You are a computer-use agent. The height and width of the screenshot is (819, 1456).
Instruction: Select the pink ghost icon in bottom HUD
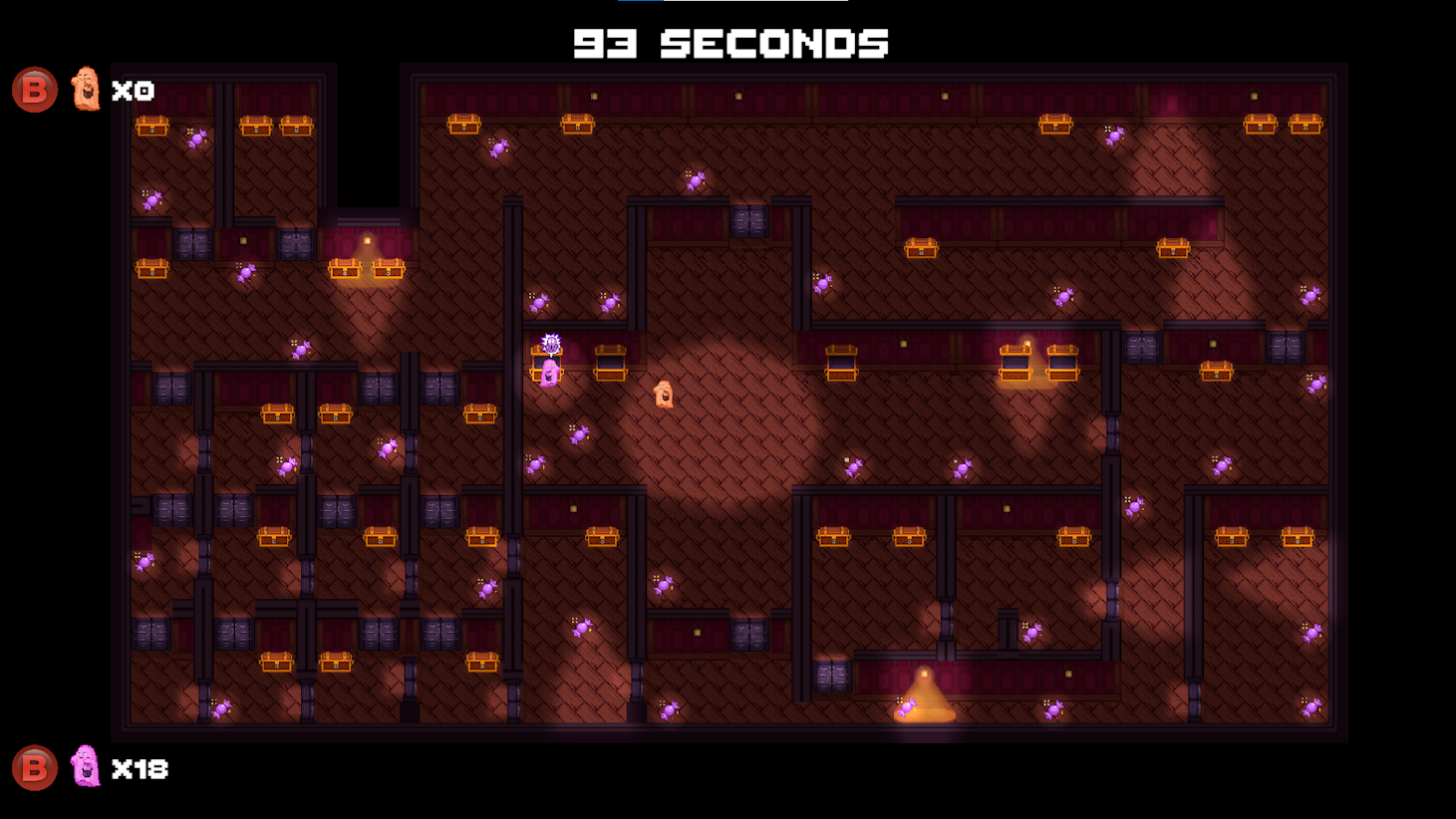coord(84,768)
